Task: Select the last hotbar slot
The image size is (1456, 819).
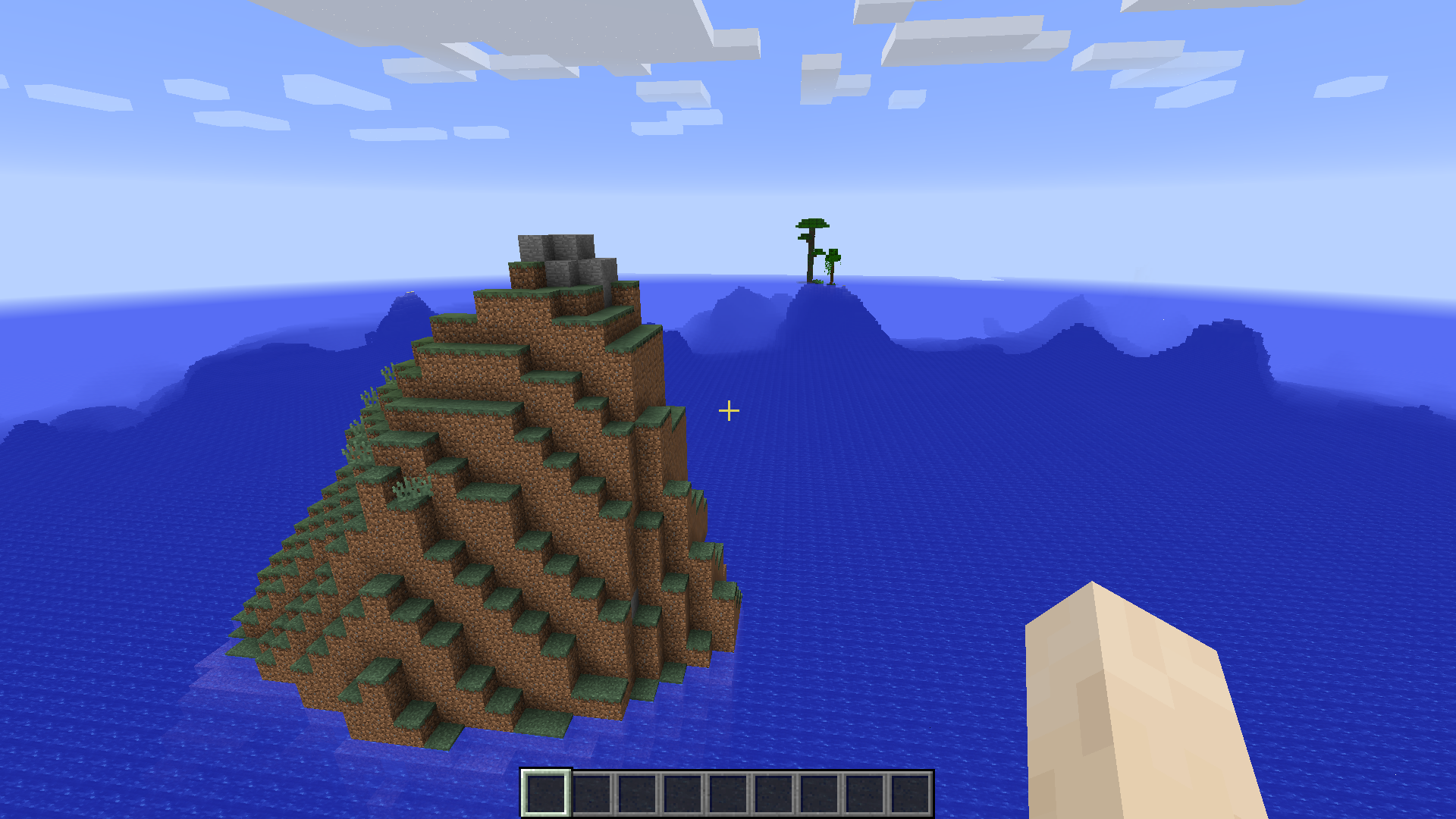Action: [x=912, y=794]
